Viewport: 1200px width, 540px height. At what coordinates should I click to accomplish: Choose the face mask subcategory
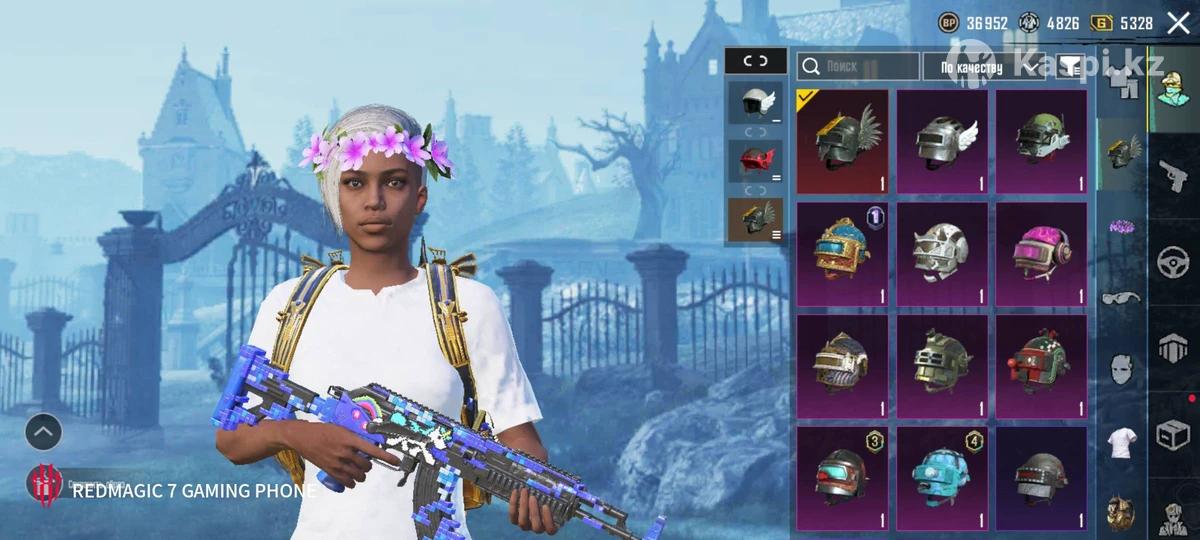[1121, 370]
